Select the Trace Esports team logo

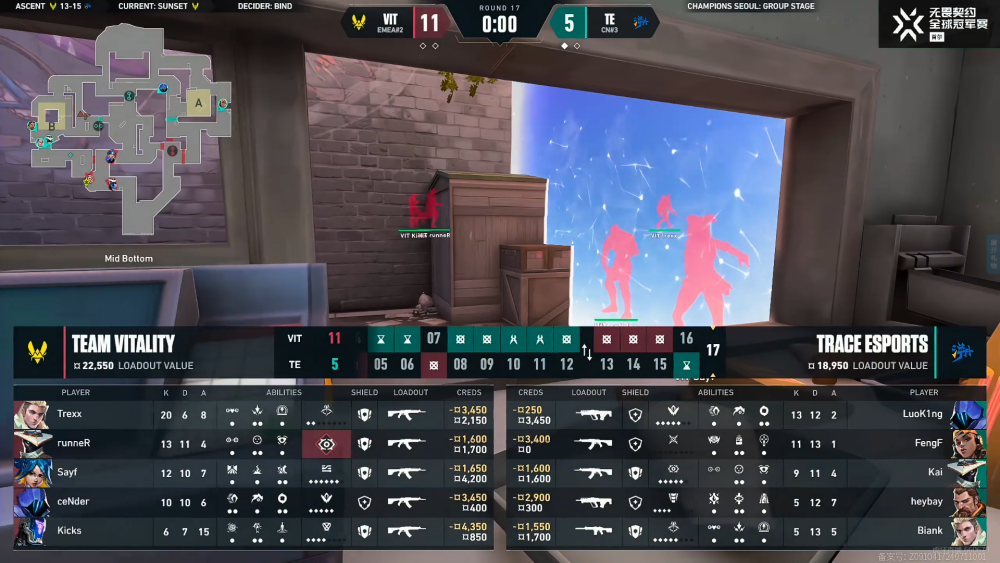pos(961,351)
